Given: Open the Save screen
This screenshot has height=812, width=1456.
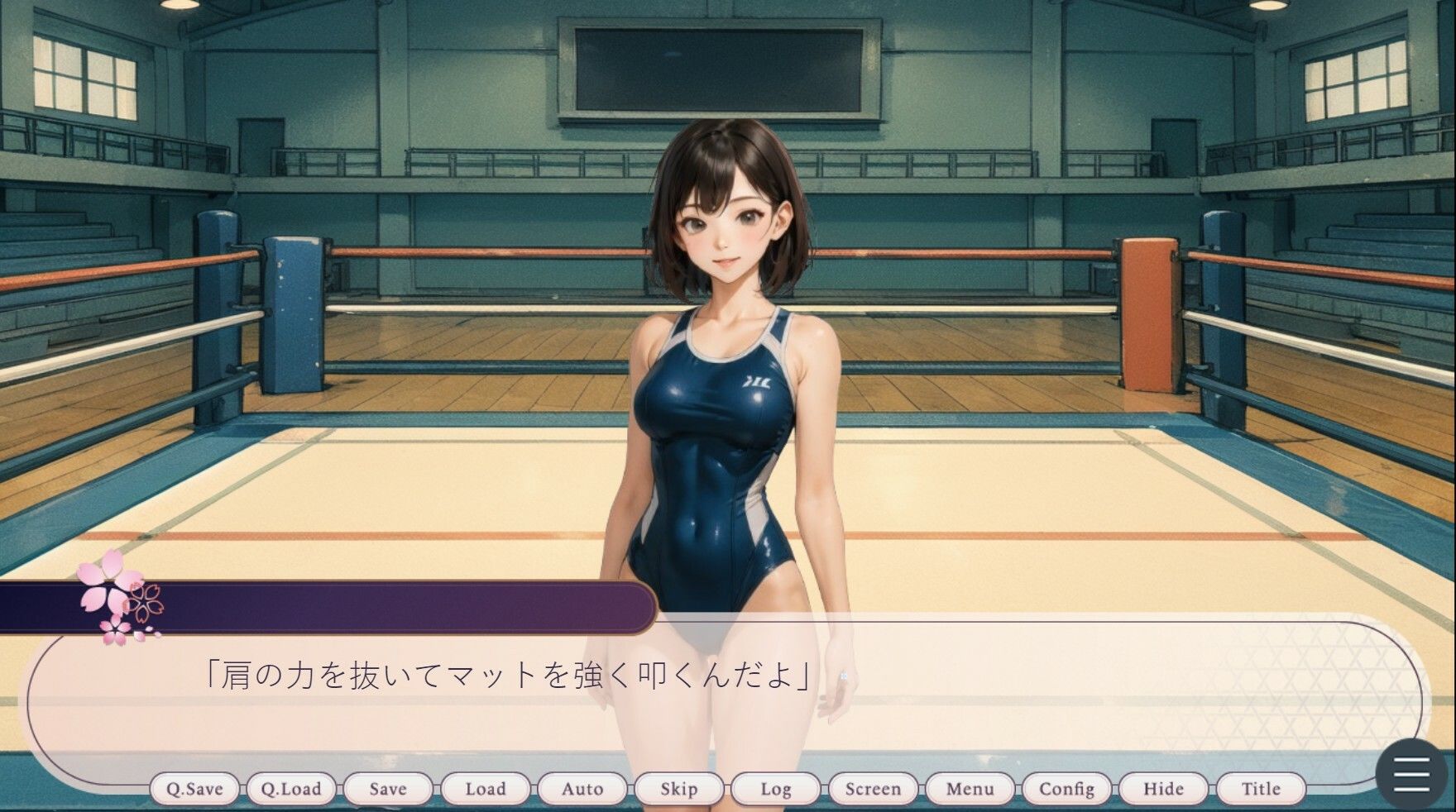Looking at the screenshot, I should click(x=389, y=789).
